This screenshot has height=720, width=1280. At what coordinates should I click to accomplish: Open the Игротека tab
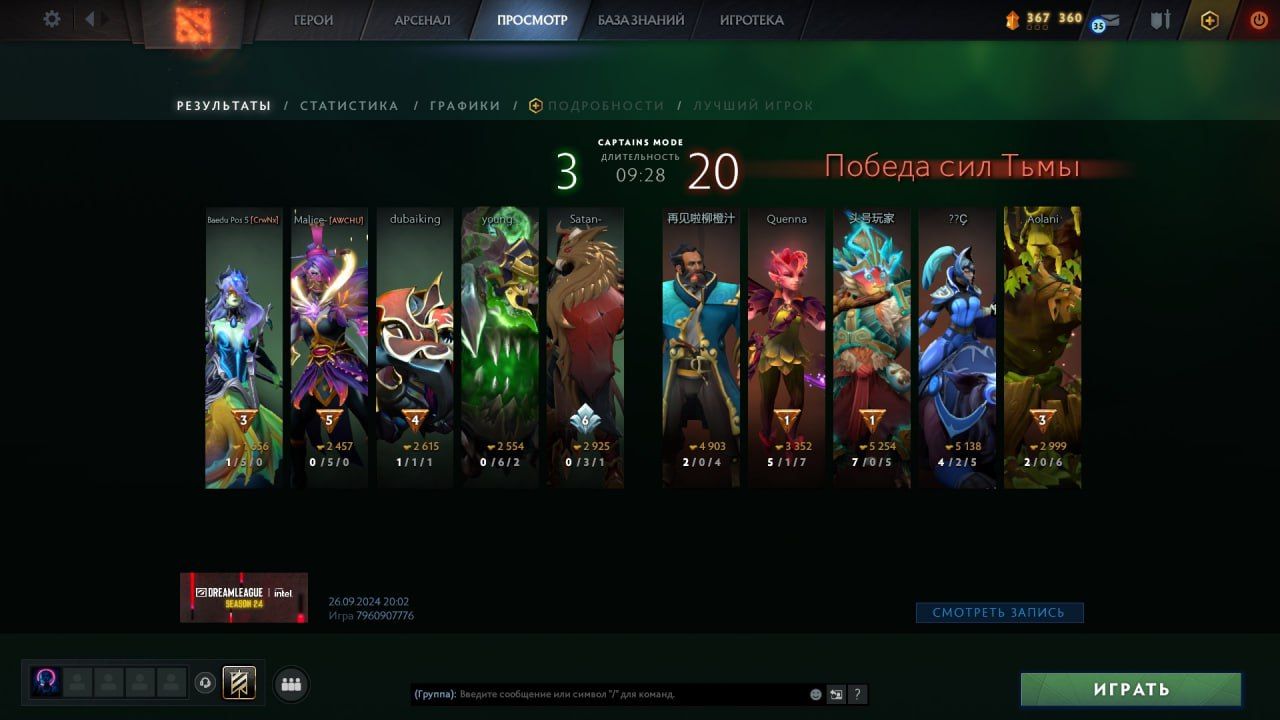click(751, 20)
